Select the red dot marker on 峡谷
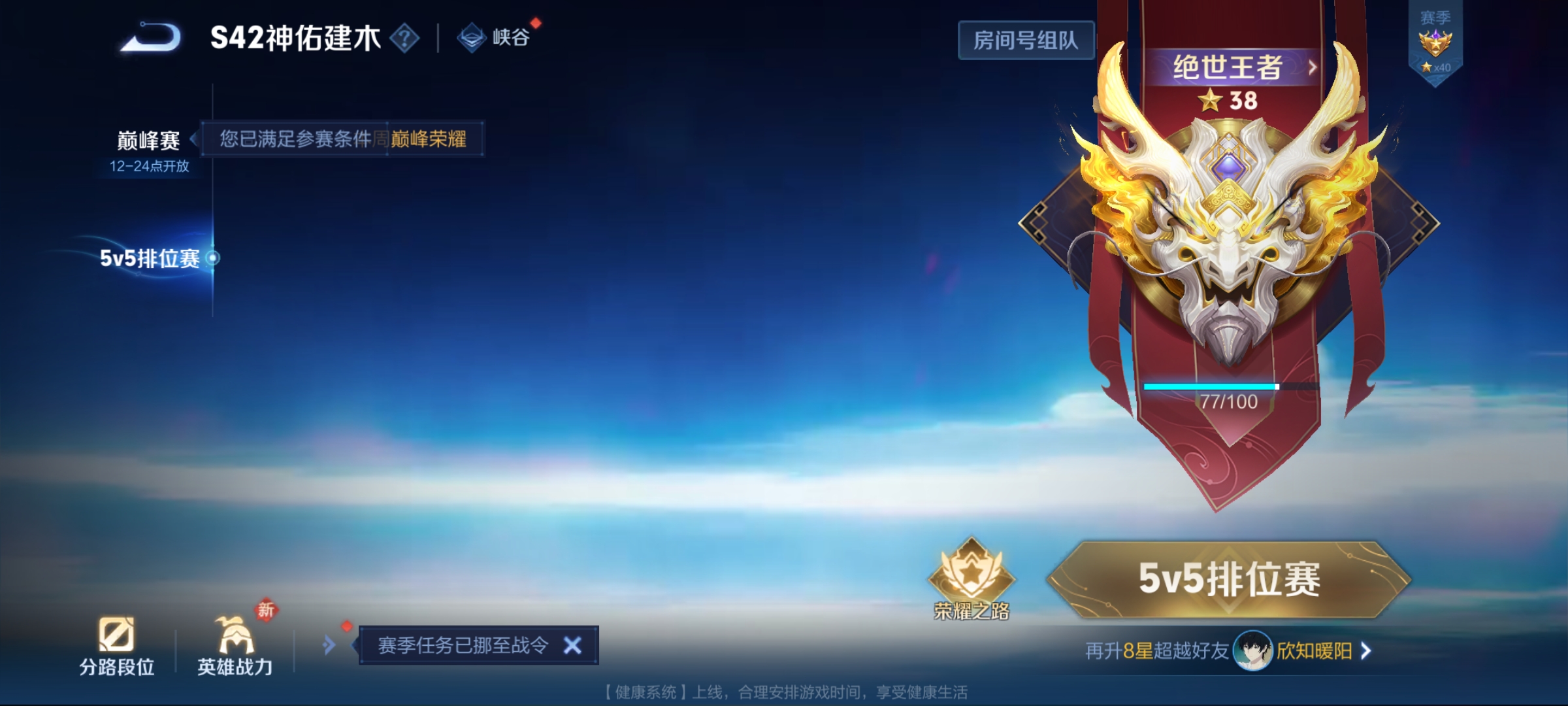This screenshot has width=1568, height=706. tap(532, 23)
